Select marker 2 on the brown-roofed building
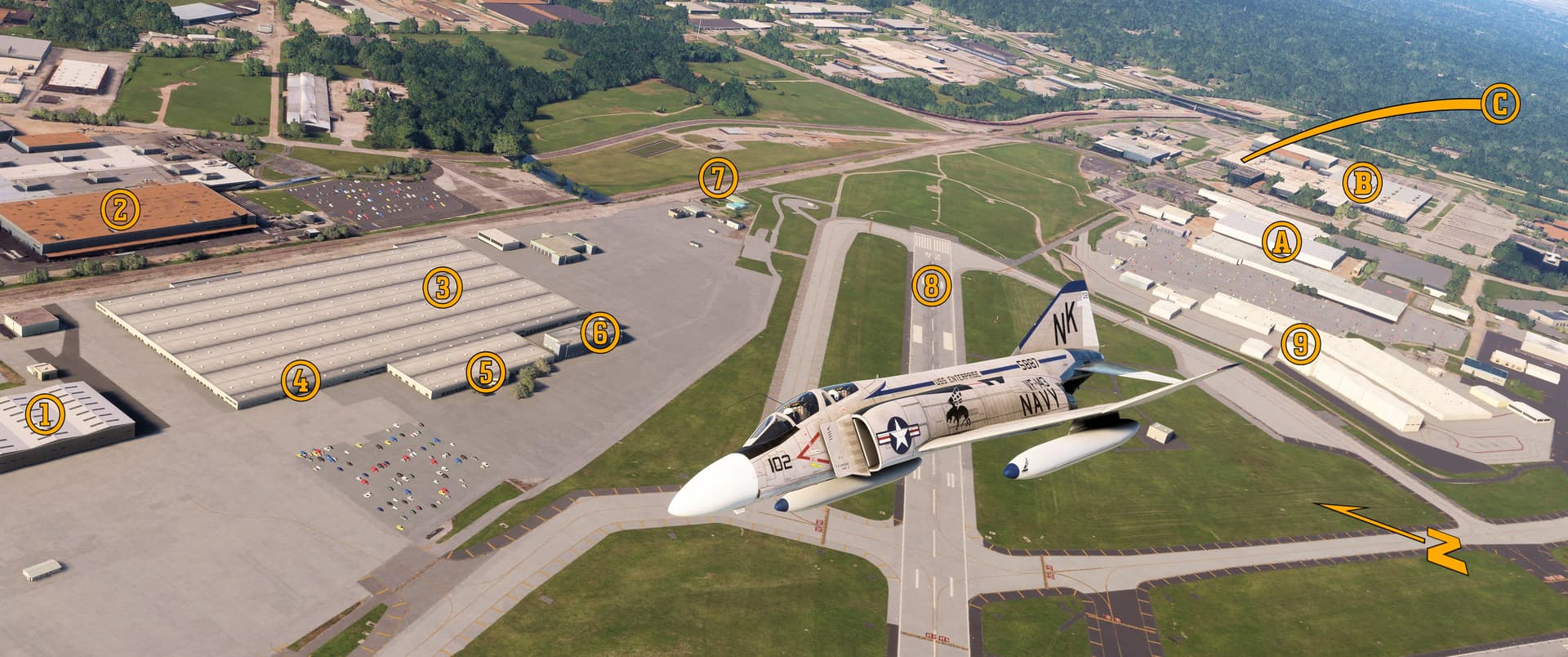The image size is (1568, 657). pyautogui.click(x=119, y=210)
